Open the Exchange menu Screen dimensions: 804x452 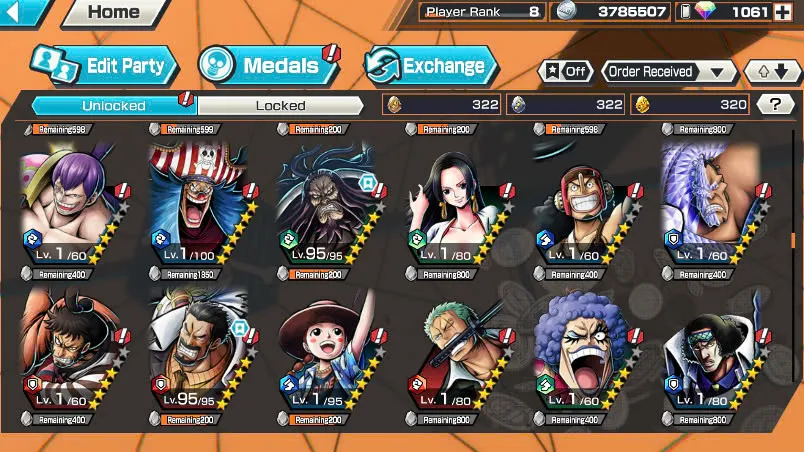tap(430, 66)
